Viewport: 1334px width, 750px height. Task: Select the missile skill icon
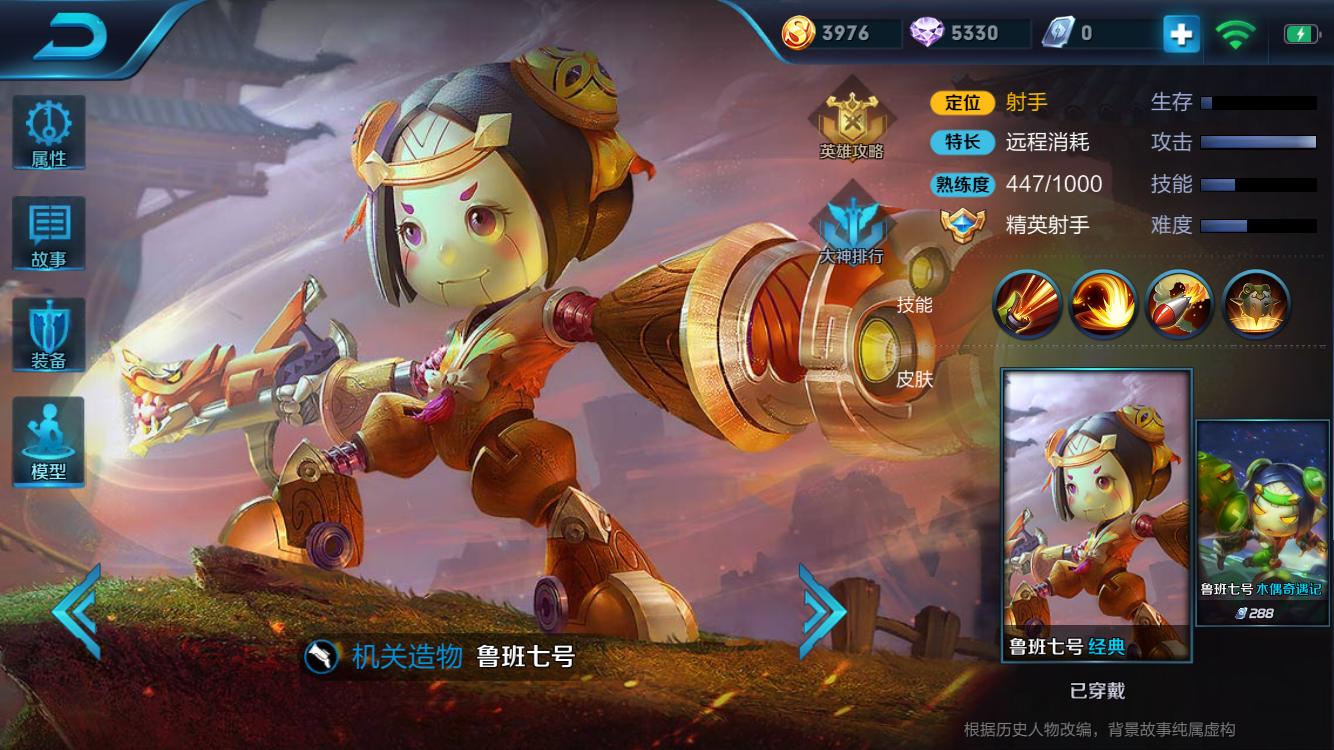coord(1179,303)
